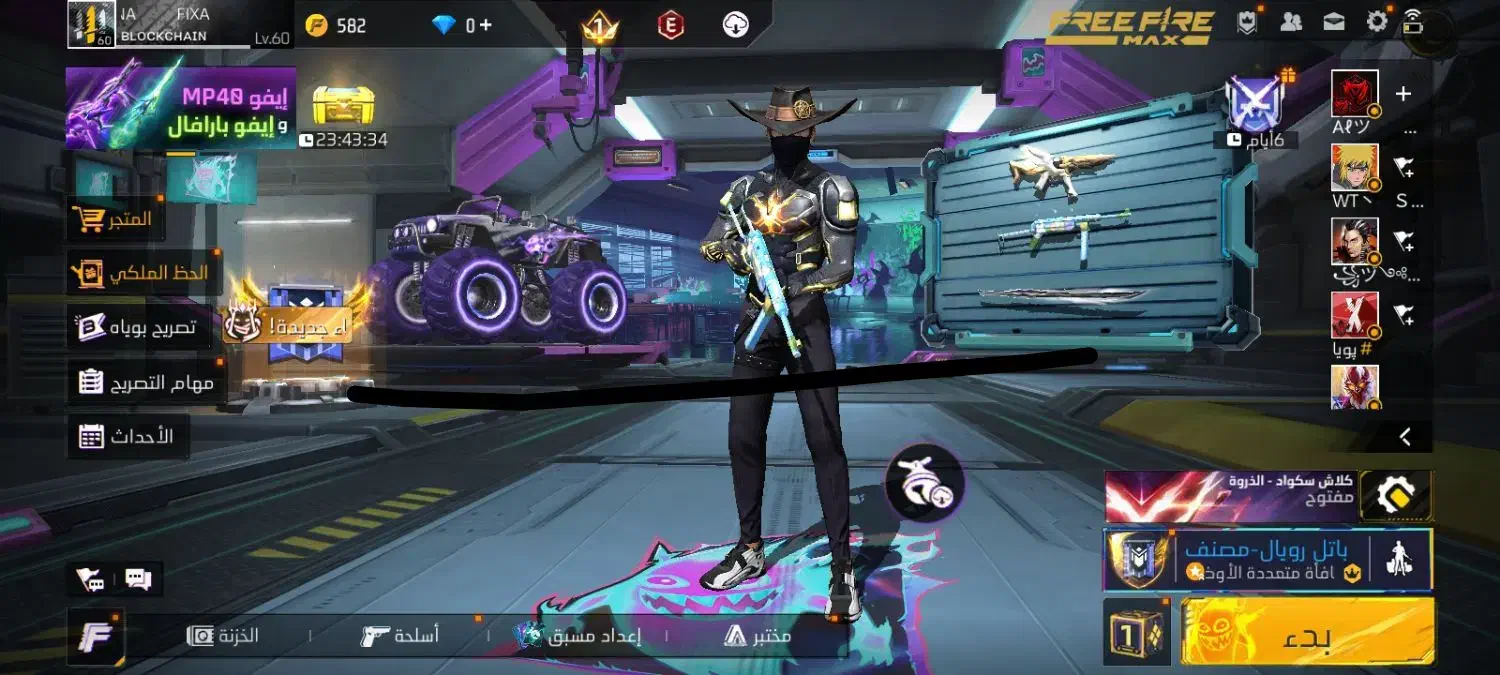Open the الأحداث events calendar
The image size is (1500, 675).
click(127, 436)
